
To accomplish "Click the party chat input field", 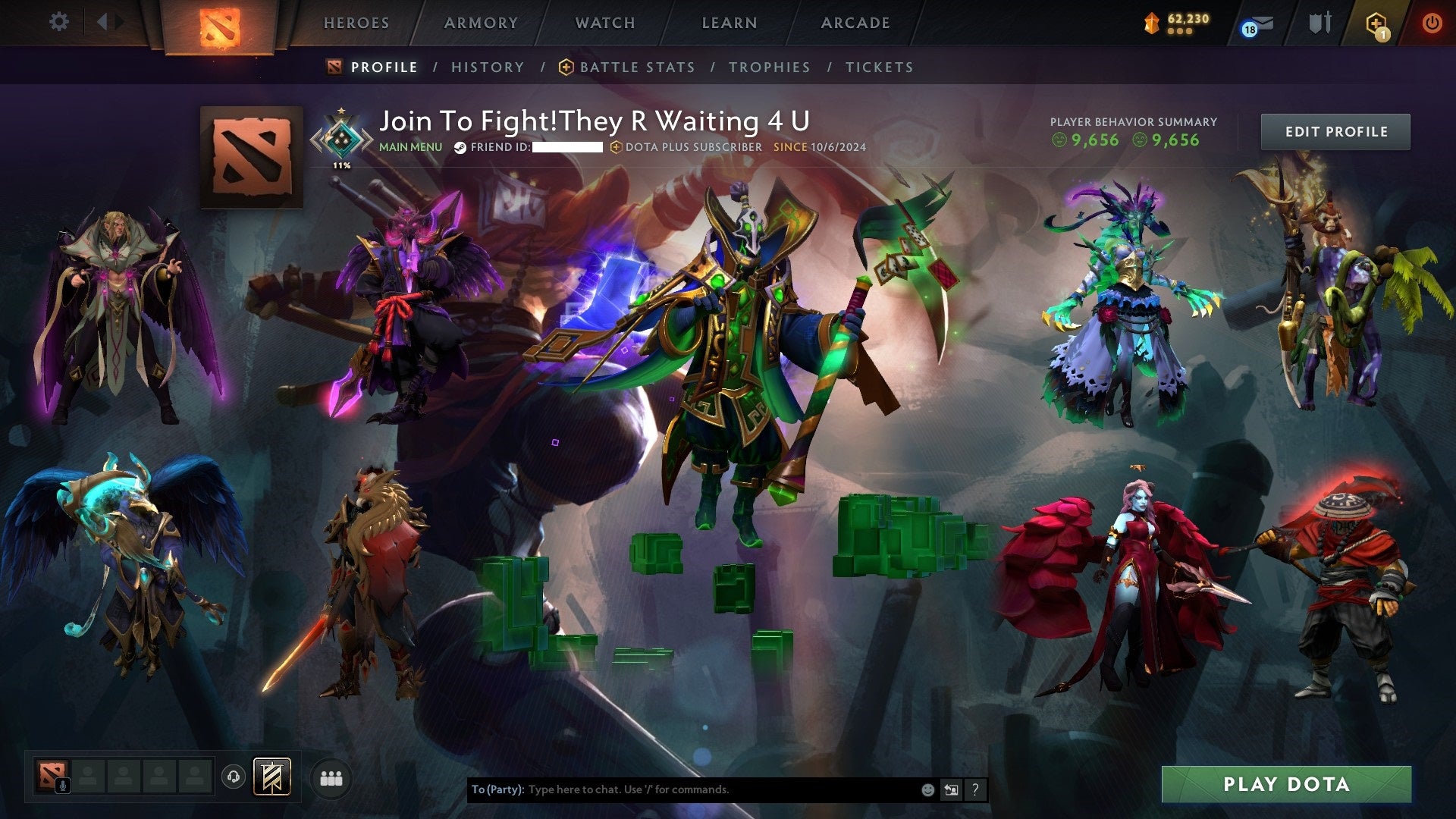I will point(682,789).
